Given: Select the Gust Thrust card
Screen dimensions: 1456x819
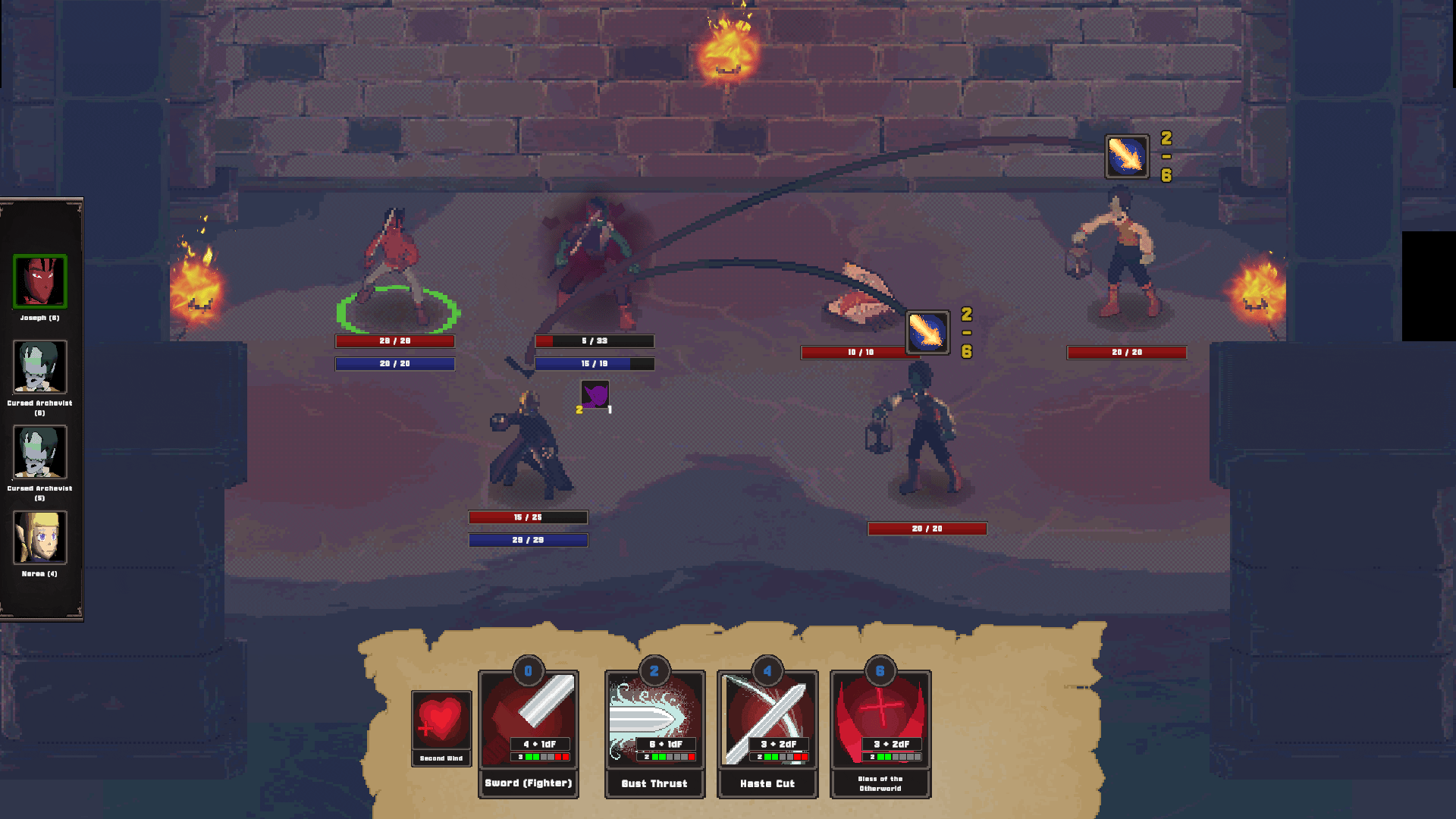Looking at the screenshot, I should [x=654, y=733].
